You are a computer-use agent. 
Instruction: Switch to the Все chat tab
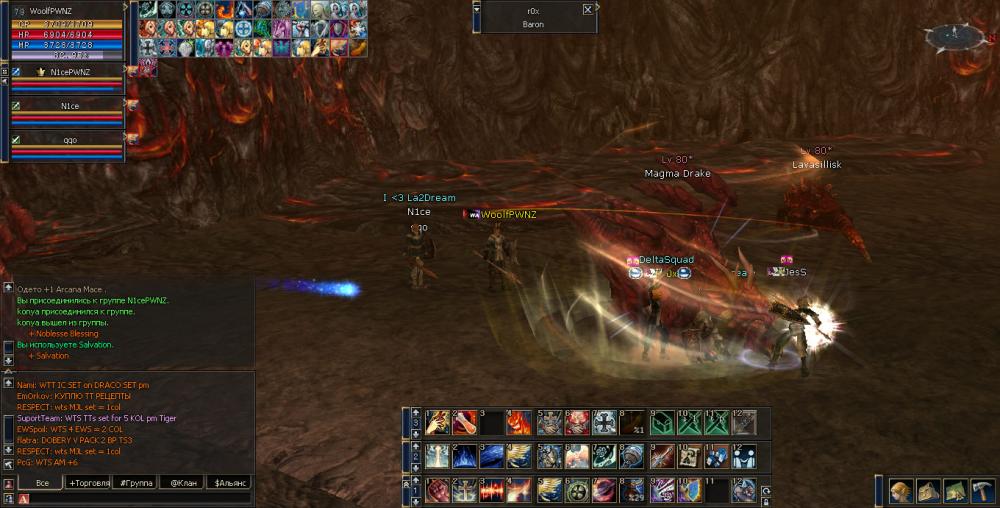click(x=41, y=483)
